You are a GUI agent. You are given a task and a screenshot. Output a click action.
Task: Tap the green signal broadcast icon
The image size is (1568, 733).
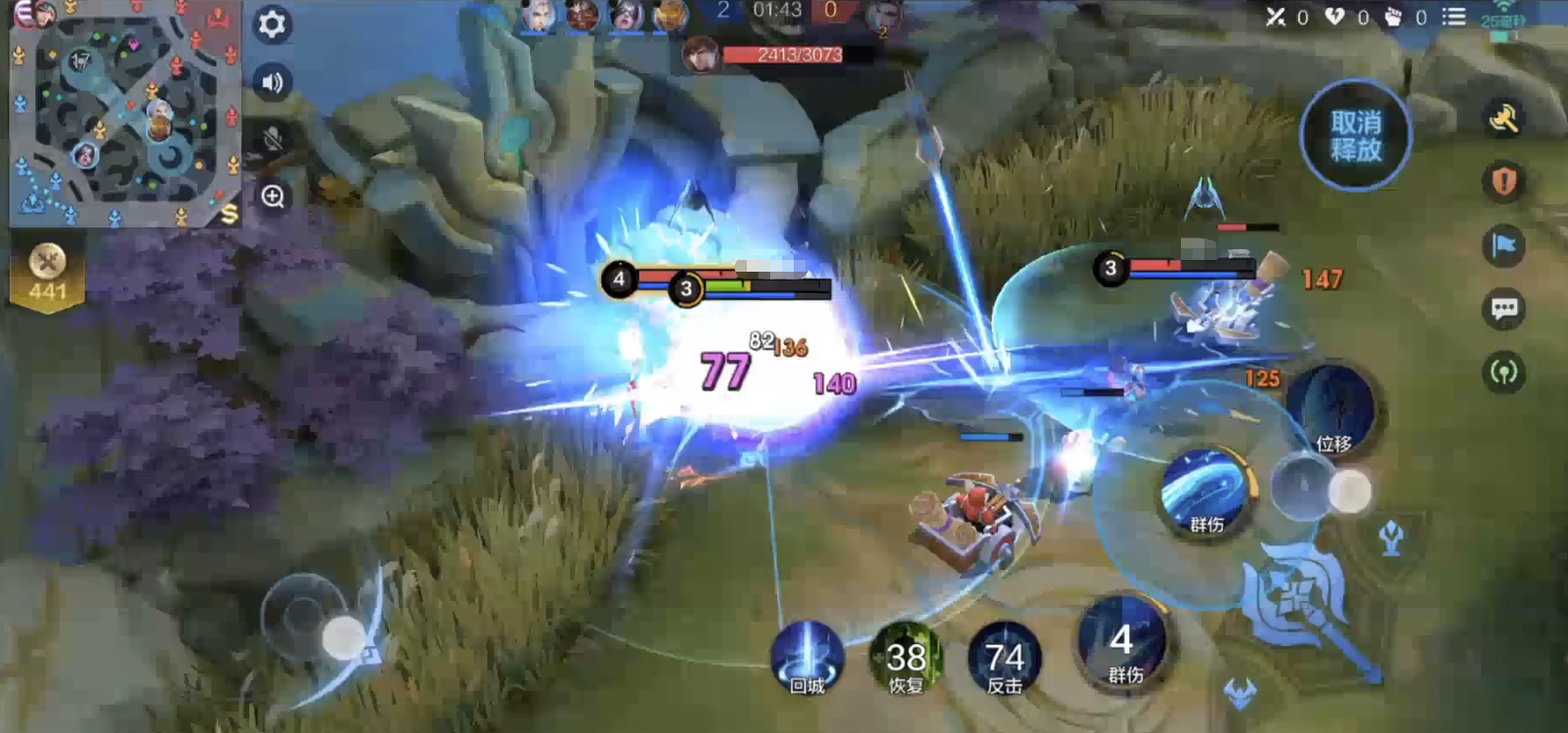[1503, 372]
